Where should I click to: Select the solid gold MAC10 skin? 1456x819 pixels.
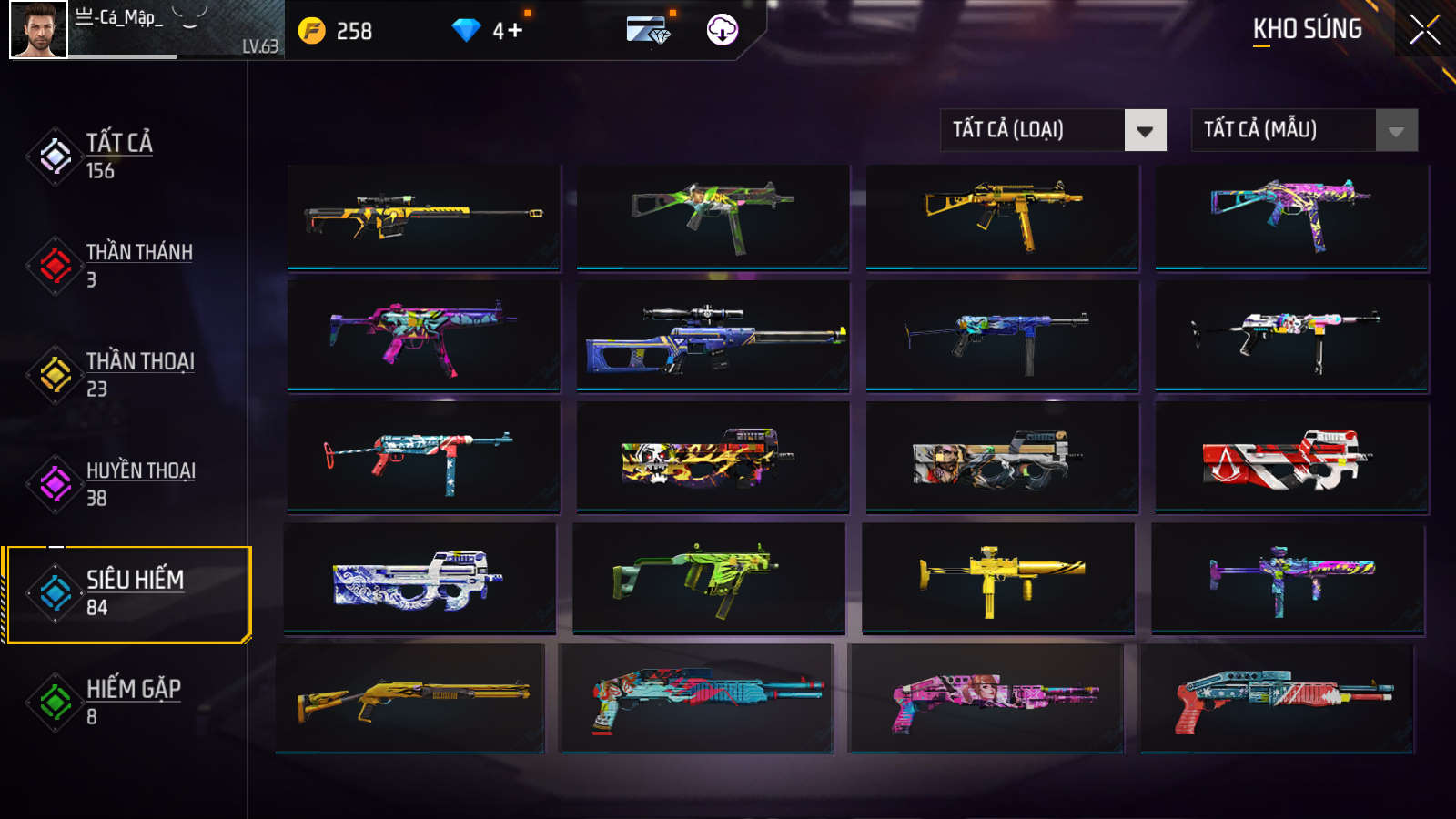click(998, 577)
